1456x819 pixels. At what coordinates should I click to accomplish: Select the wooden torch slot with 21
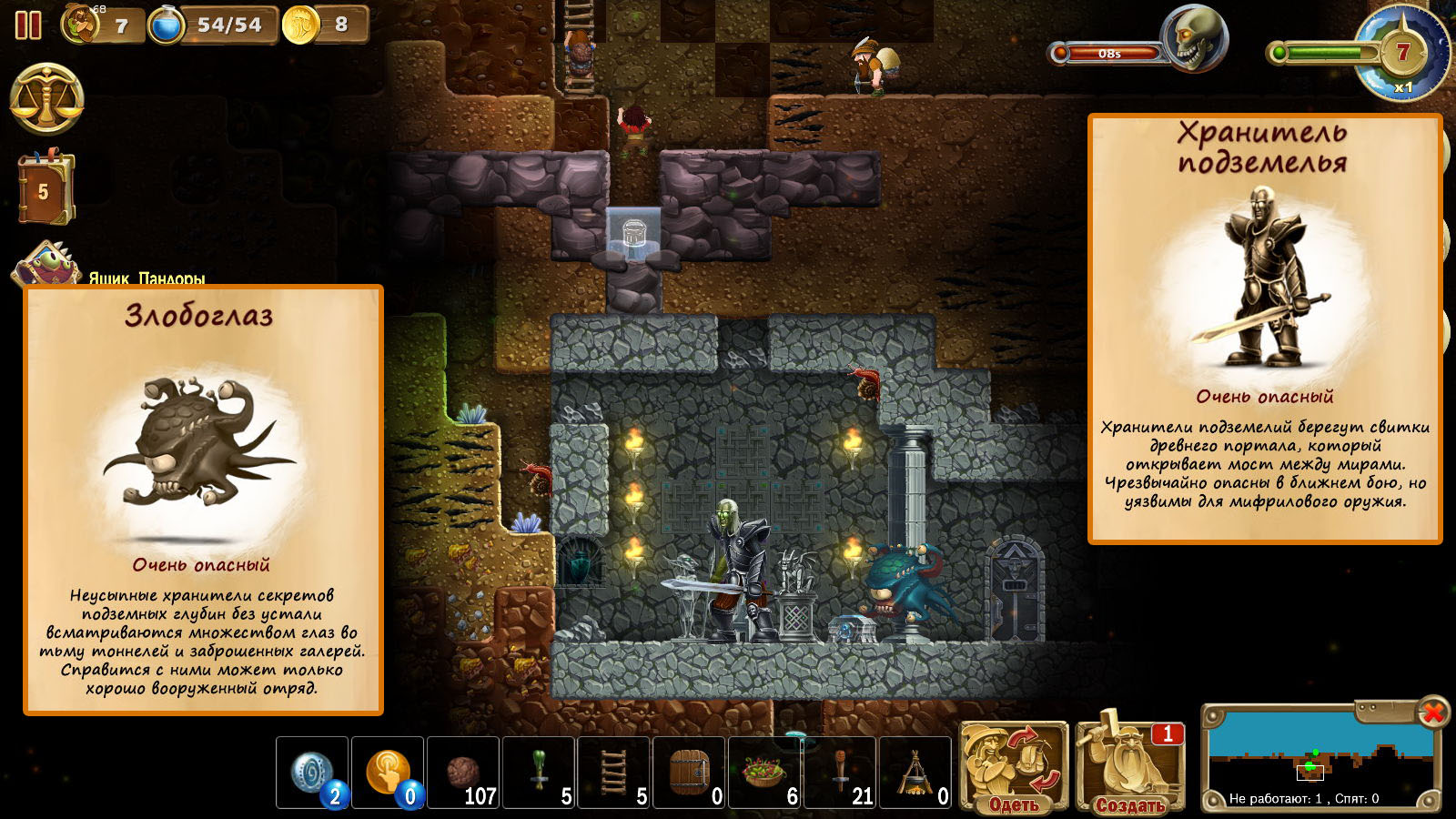pos(841,773)
